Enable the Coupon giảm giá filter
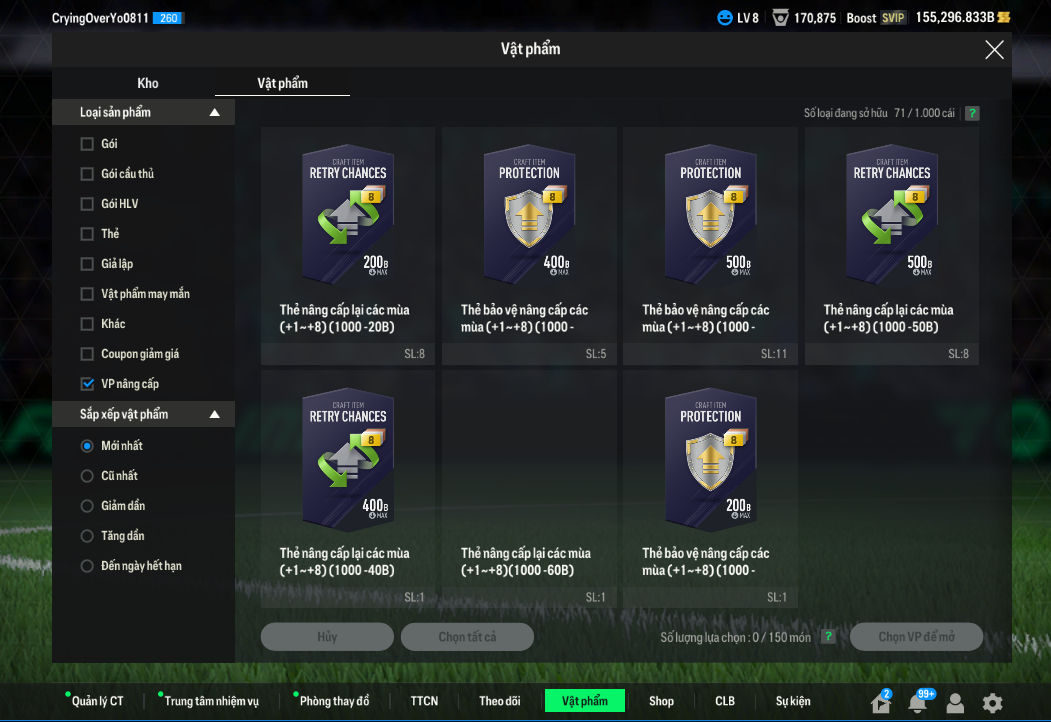This screenshot has width=1051, height=722. coord(87,354)
